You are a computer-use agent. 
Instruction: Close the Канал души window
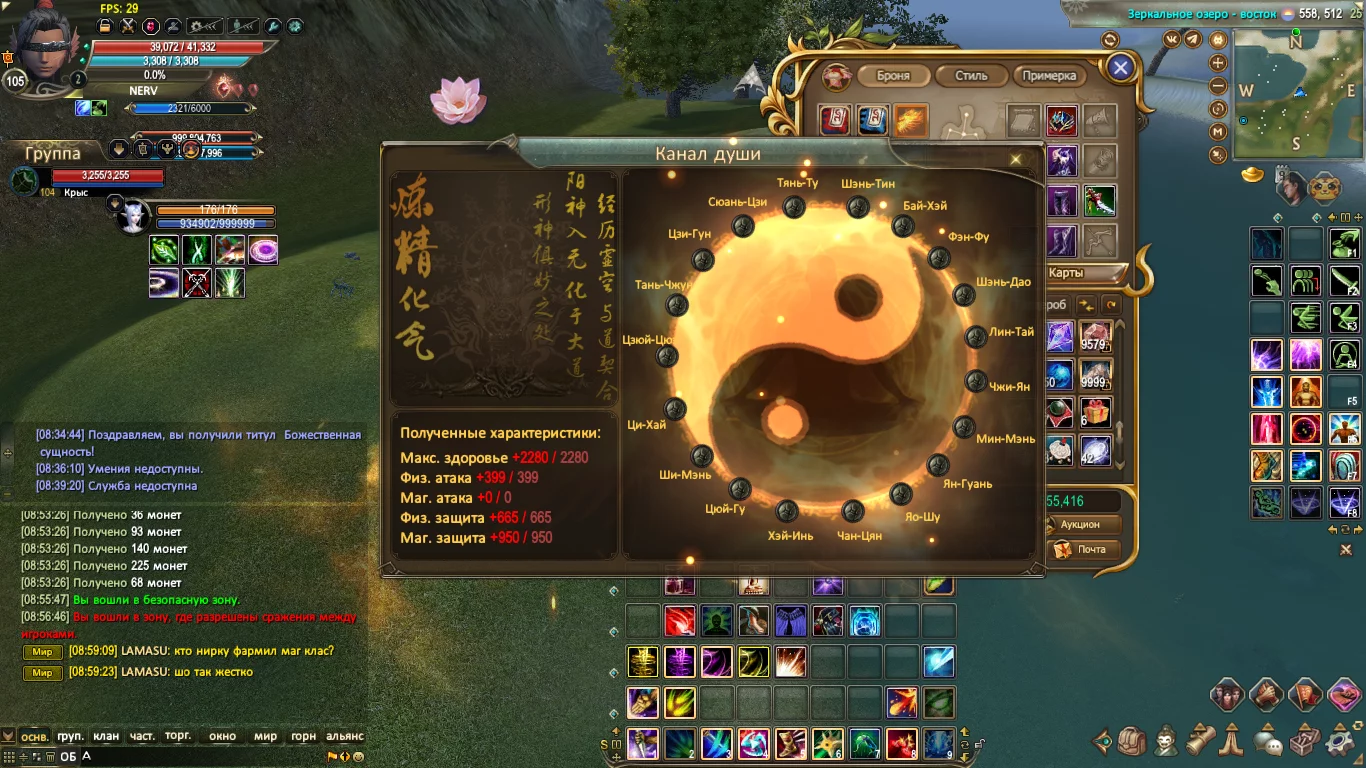(1016, 159)
